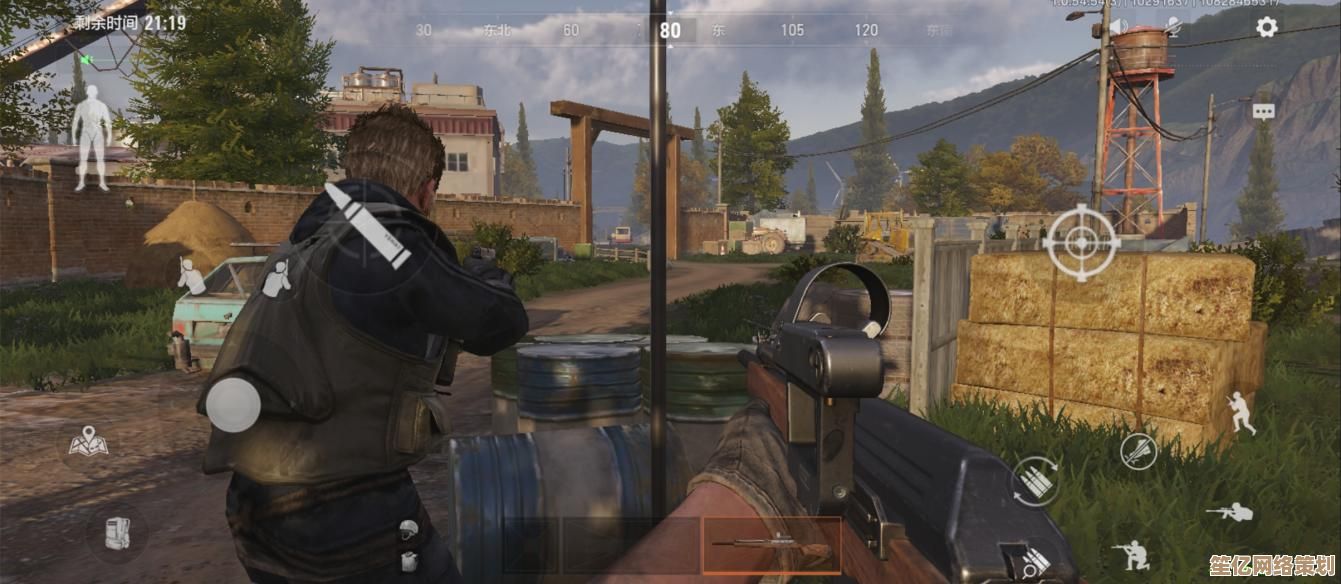Tap the running soldier sprint icon
Image resolution: width=1341 pixels, height=584 pixels.
click(1241, 412)
